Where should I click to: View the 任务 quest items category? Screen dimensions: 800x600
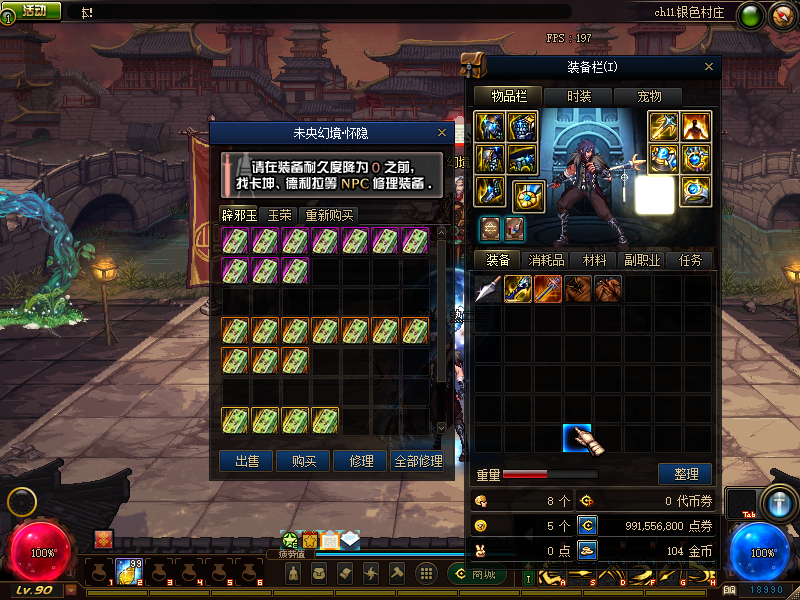(691, 260)
